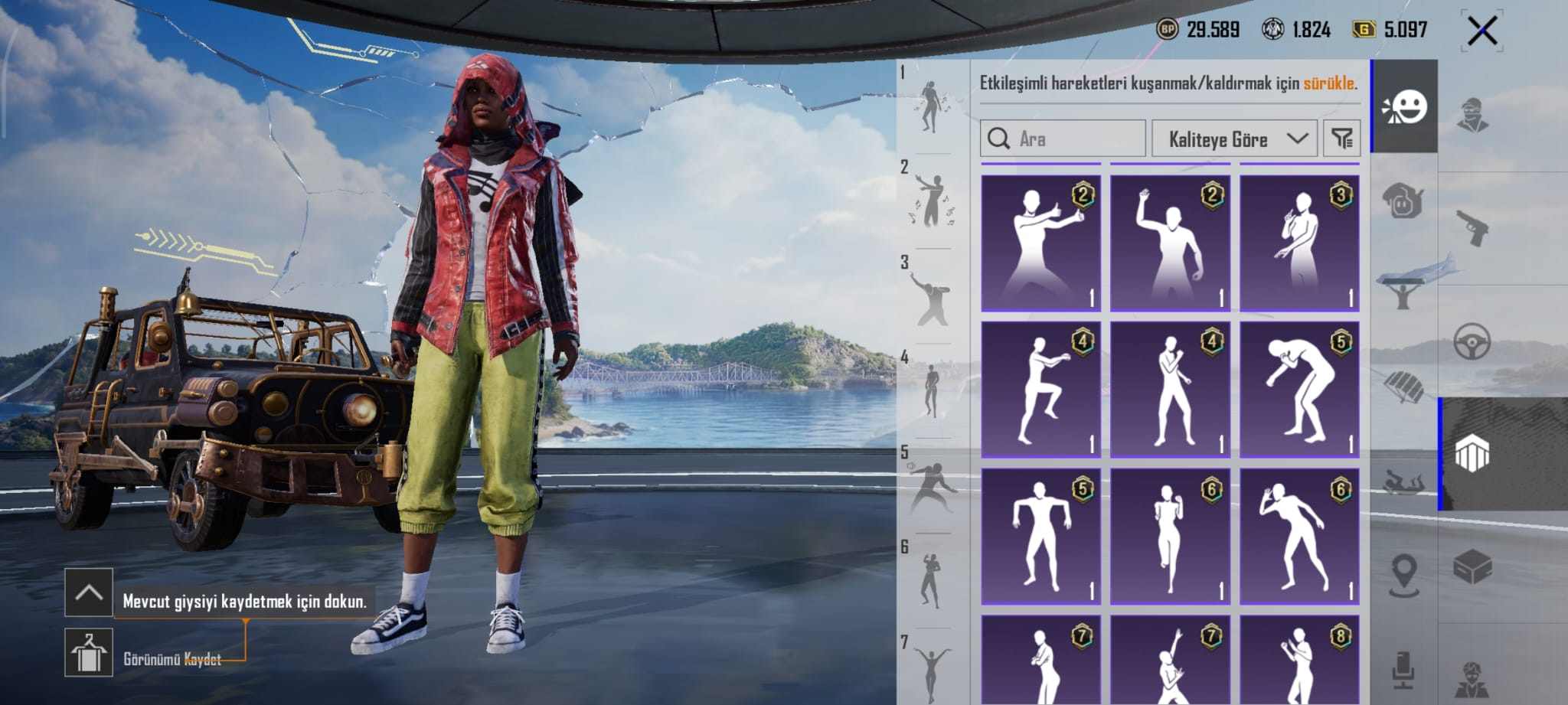This screenshot has height=705, width=1568.
Task: Switch to the pistol weapons category
Action: click(x=1472, y=228)
